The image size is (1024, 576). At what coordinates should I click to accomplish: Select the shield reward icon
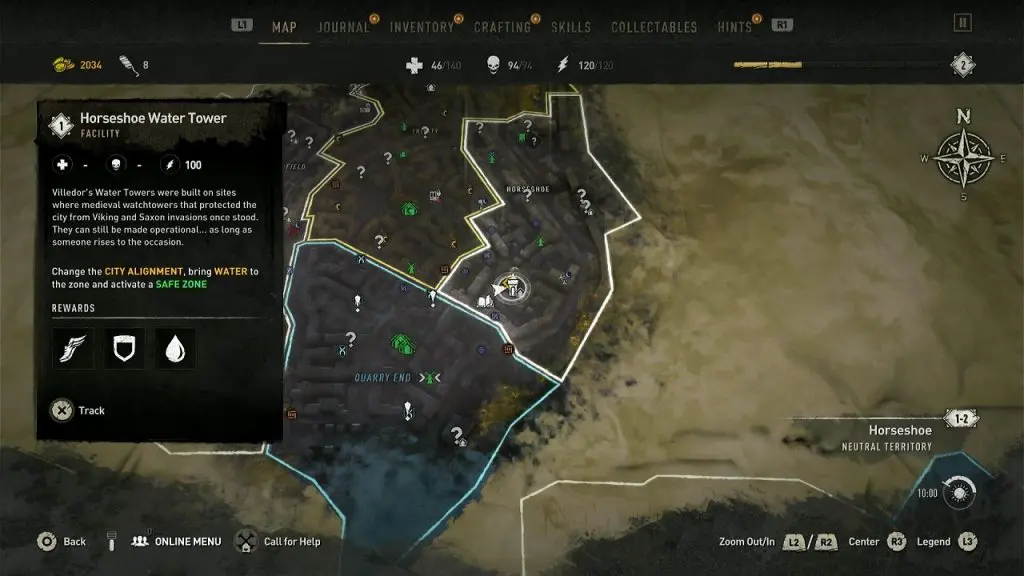tap(125, 348)
